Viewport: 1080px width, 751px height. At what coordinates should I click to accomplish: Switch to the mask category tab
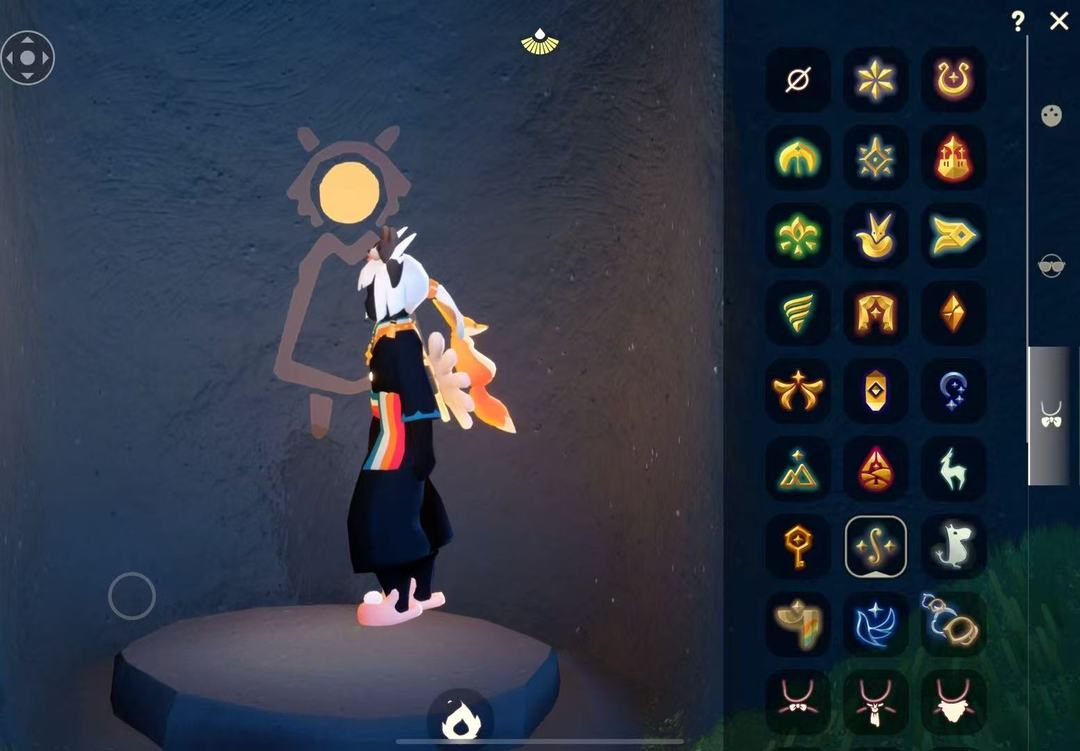click(1051, 115)
